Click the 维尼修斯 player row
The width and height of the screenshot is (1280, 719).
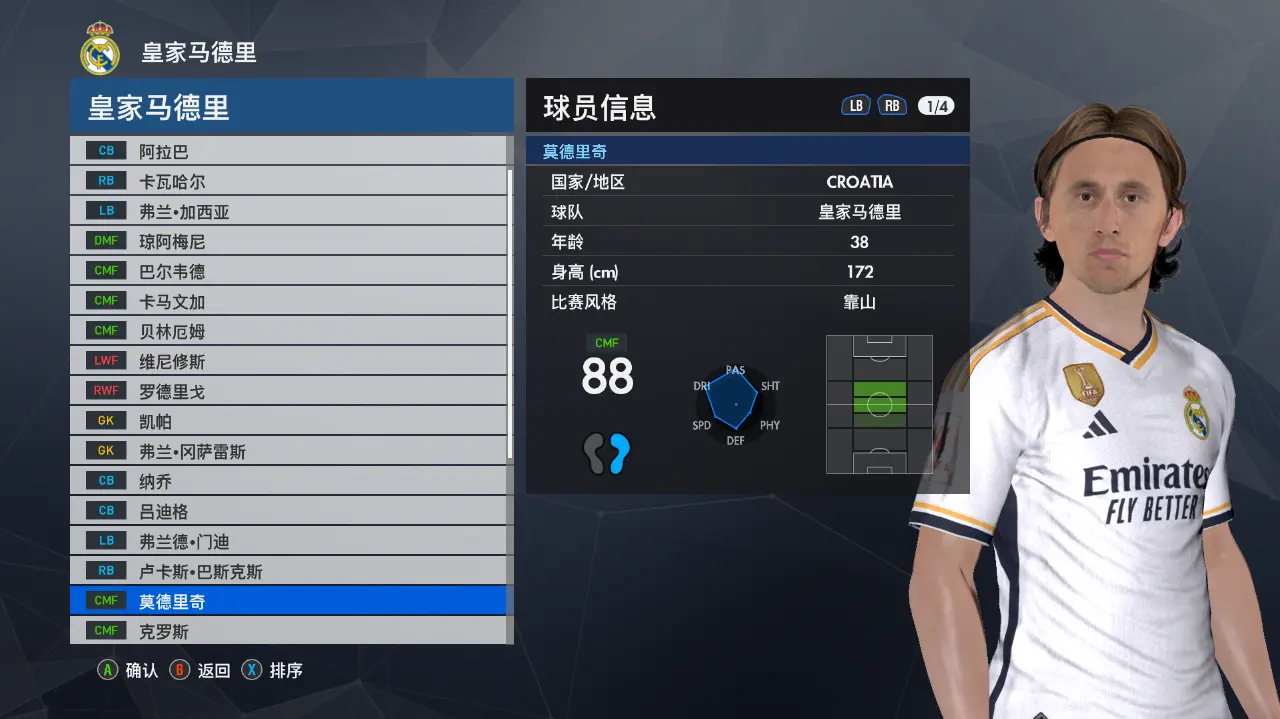coord(288,361)
